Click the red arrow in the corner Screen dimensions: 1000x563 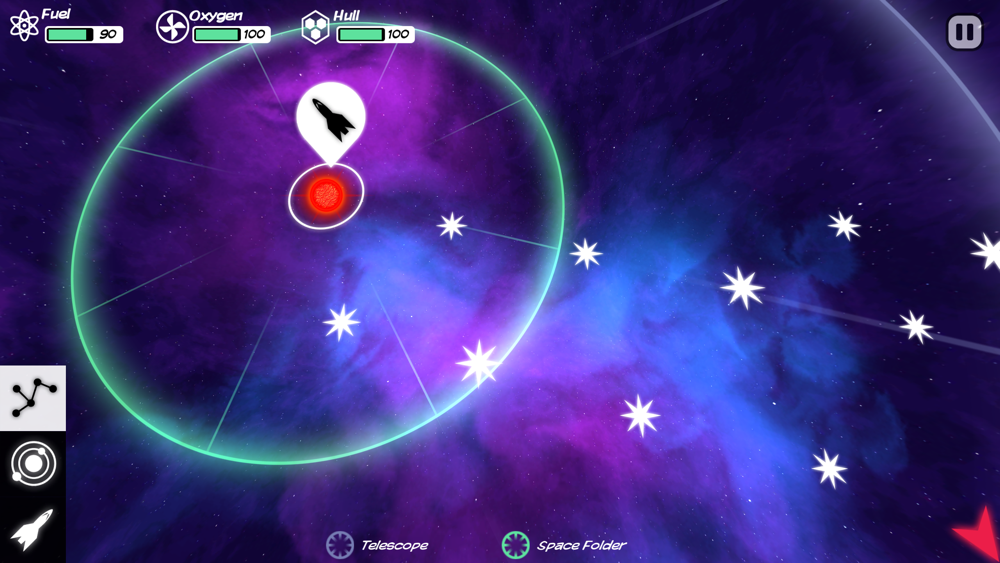point(977,535)
